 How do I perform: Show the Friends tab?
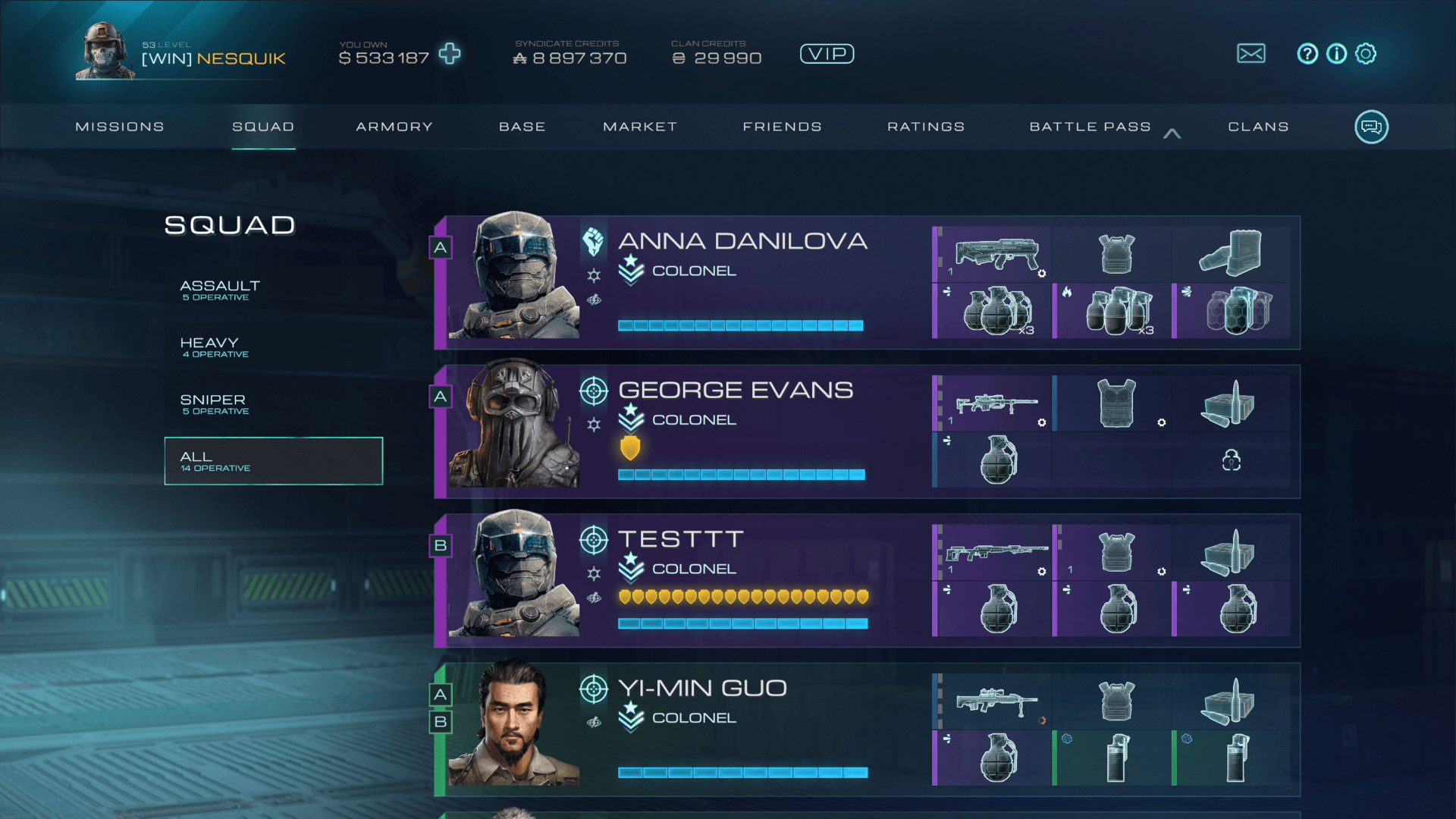pos(782,127)
